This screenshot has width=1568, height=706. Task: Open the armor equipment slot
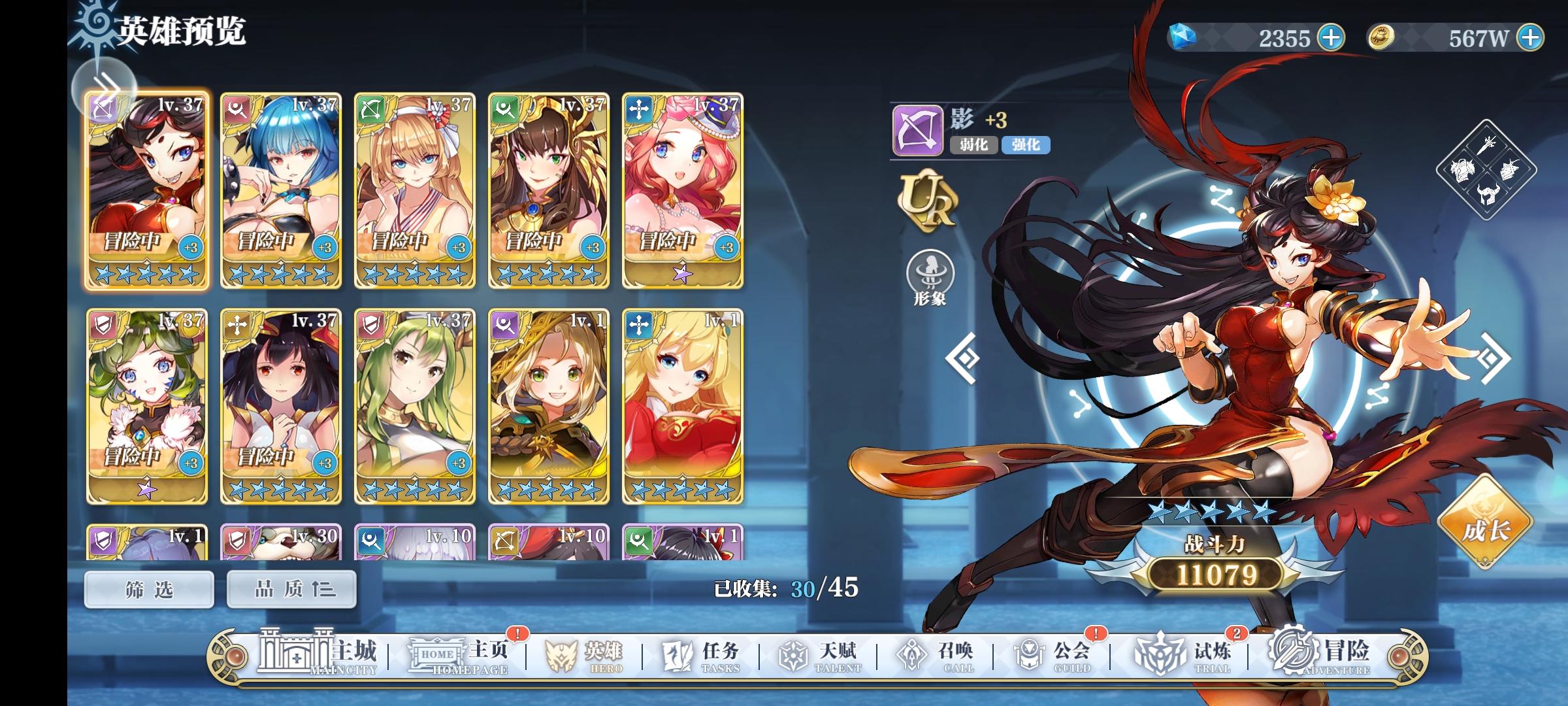(1463, 171)
